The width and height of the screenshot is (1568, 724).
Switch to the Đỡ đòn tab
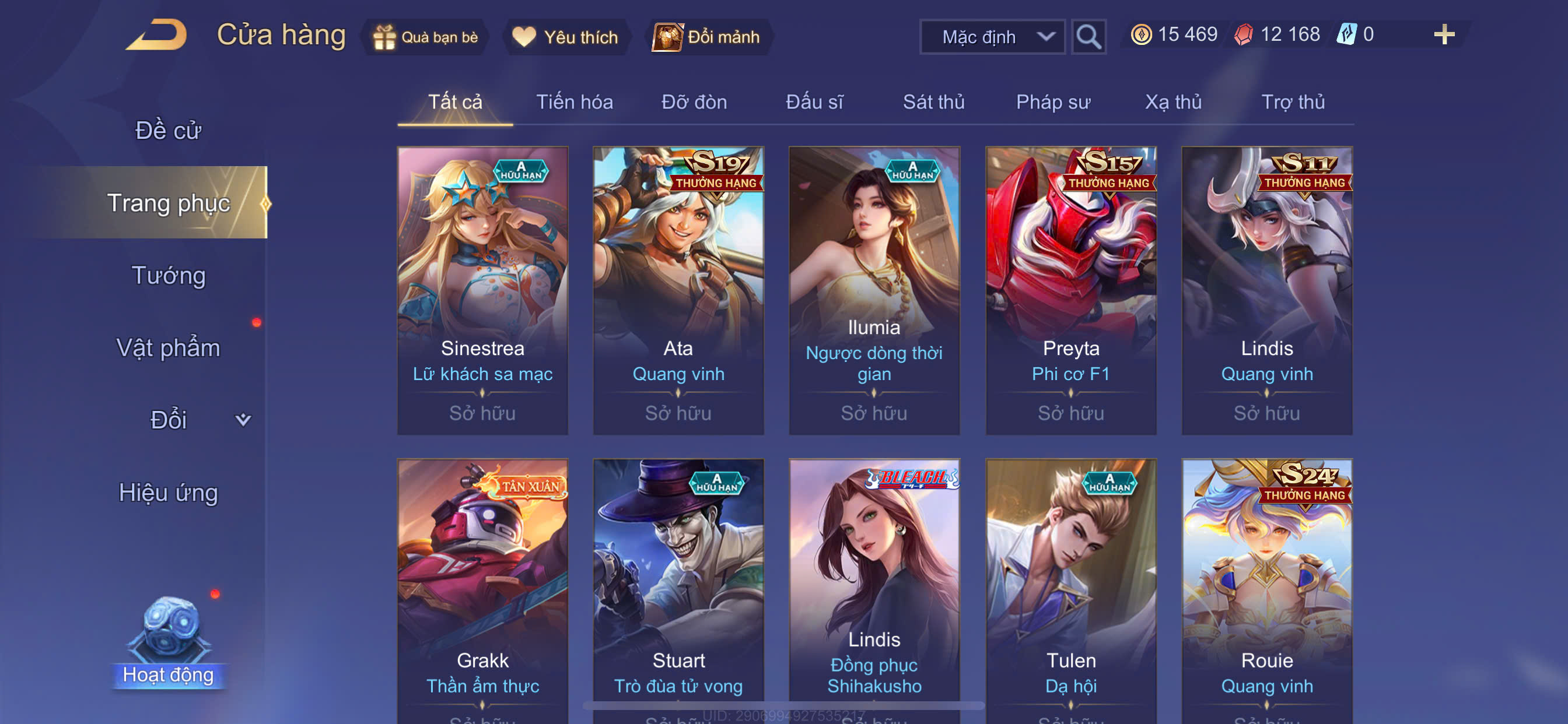[694, 101]
